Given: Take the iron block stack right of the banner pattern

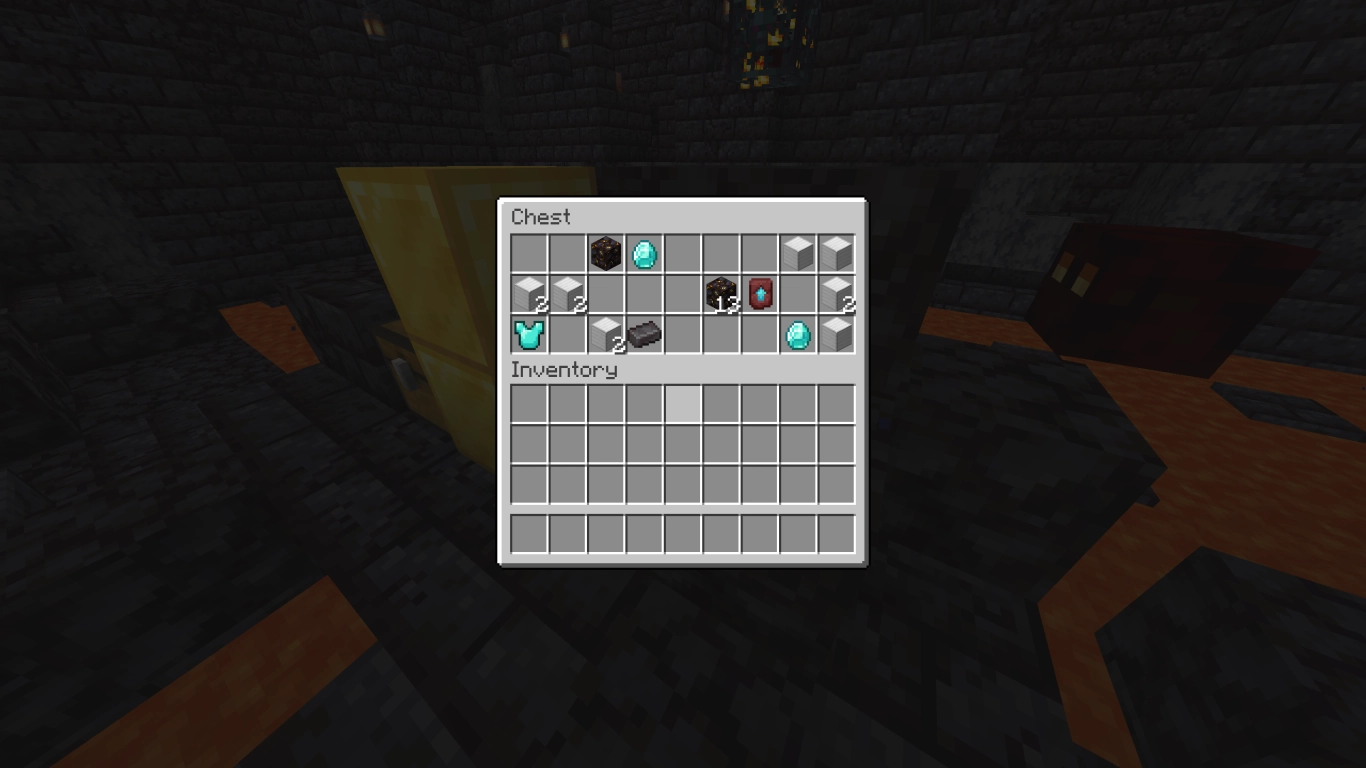Looking at the screenshot, I should 836,294.
